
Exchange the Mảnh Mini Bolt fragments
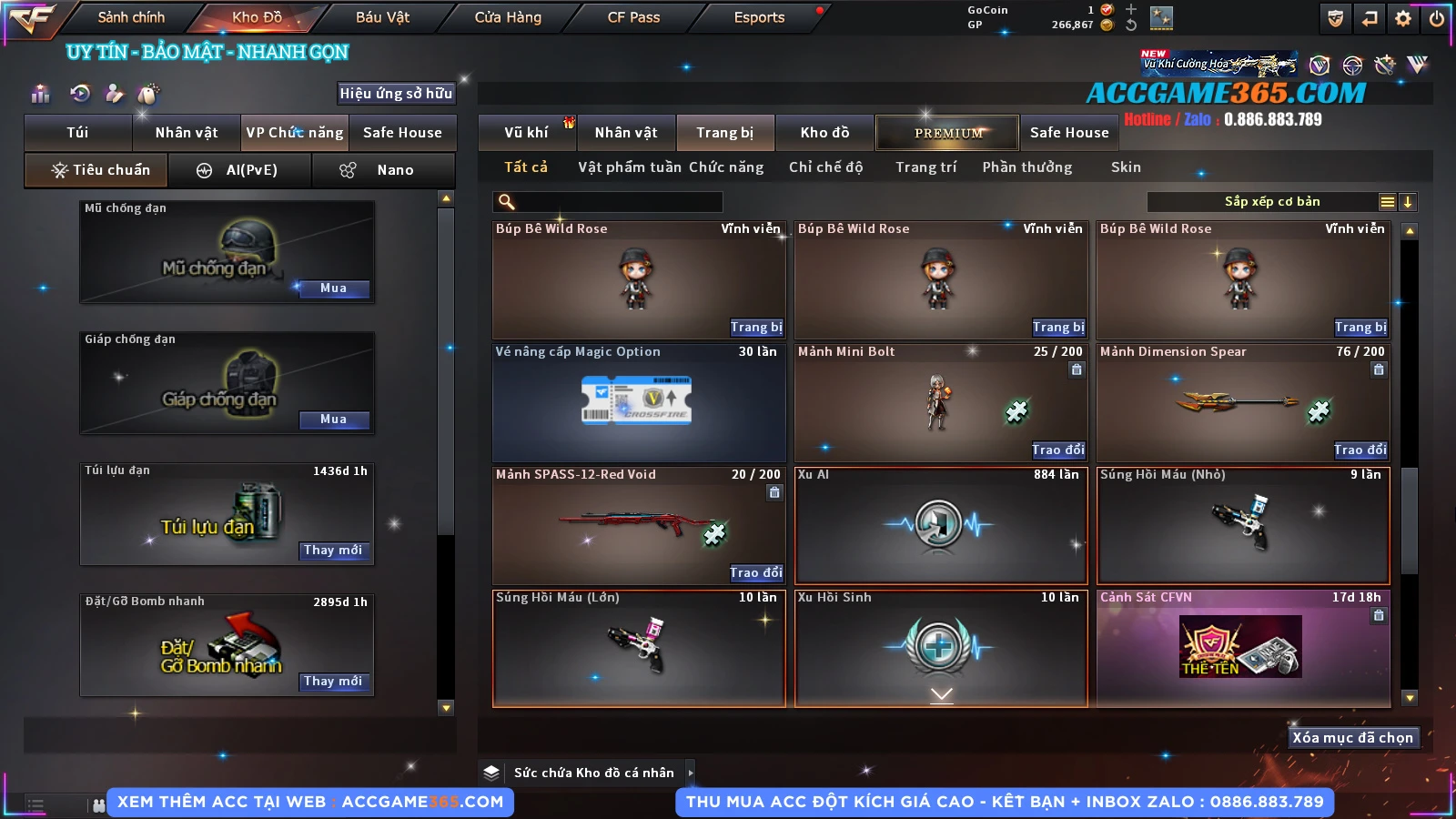click(1057, 450)
